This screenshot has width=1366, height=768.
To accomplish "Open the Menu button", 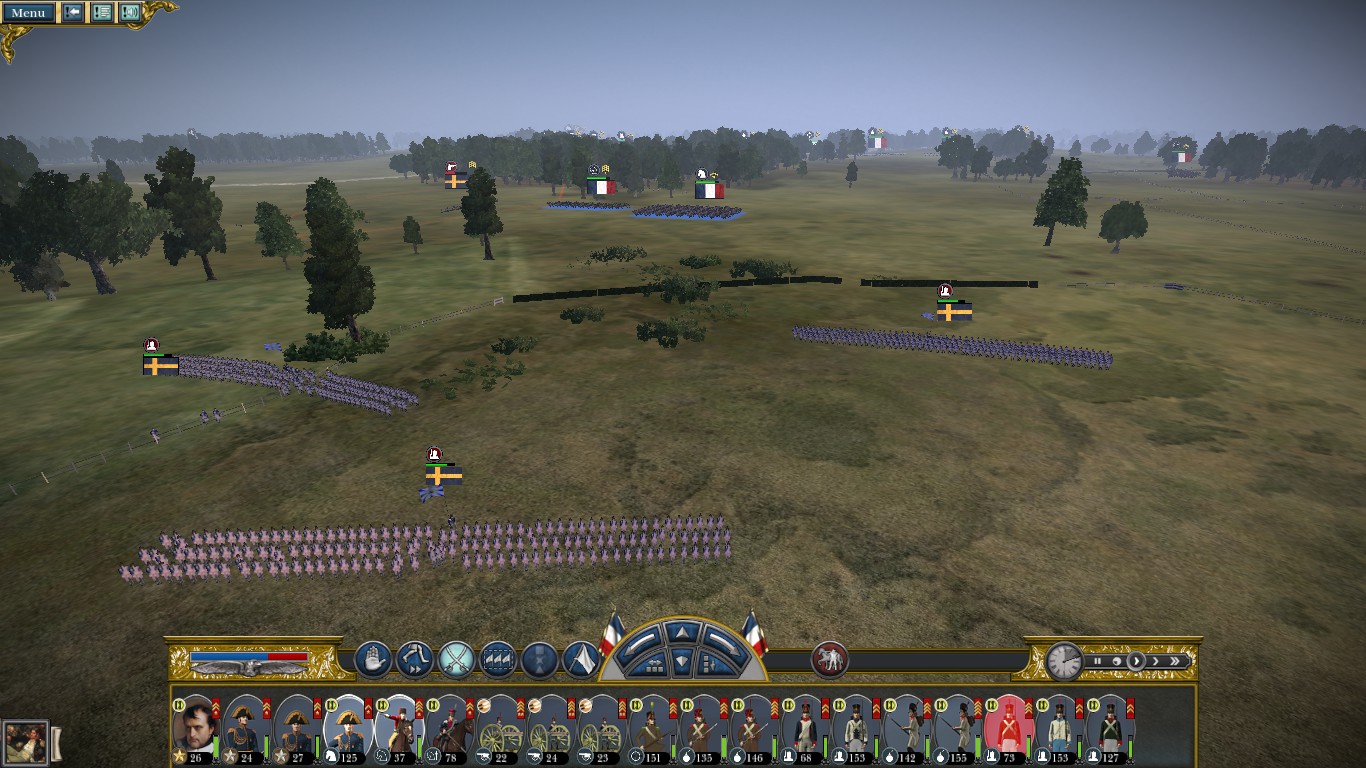I will (27, 12).
